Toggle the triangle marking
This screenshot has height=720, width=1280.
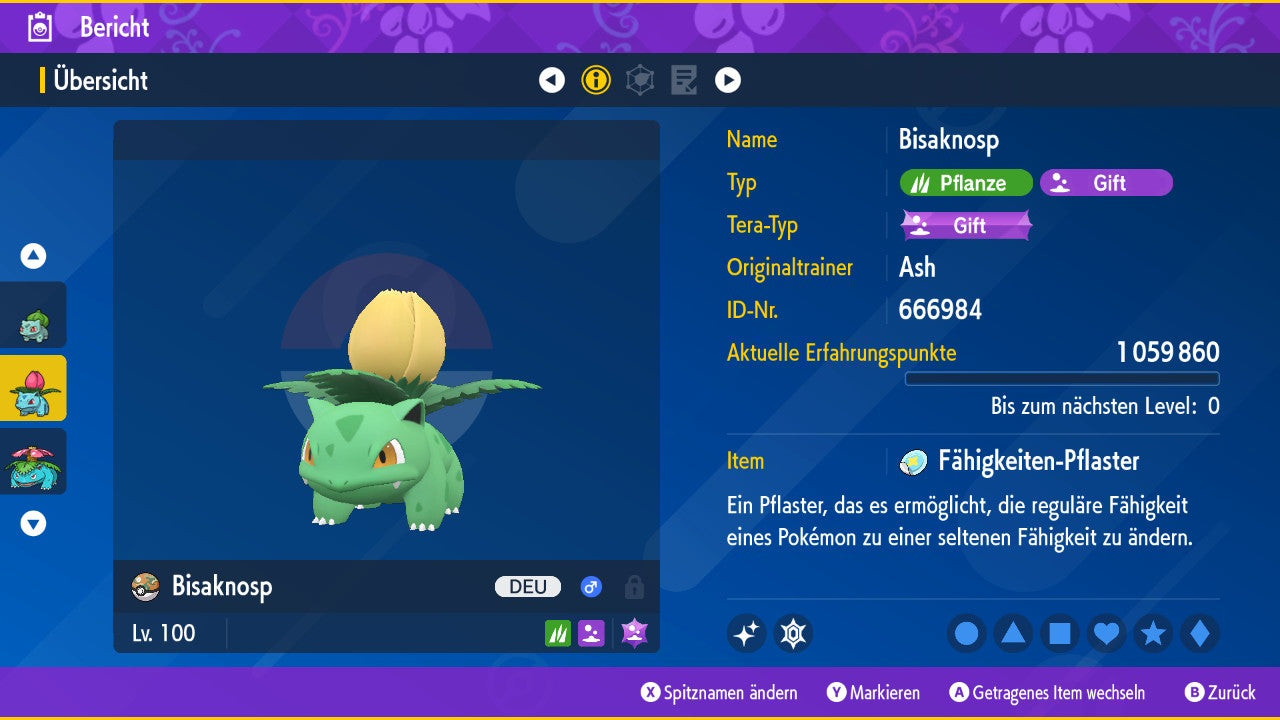pos(1013,633)
